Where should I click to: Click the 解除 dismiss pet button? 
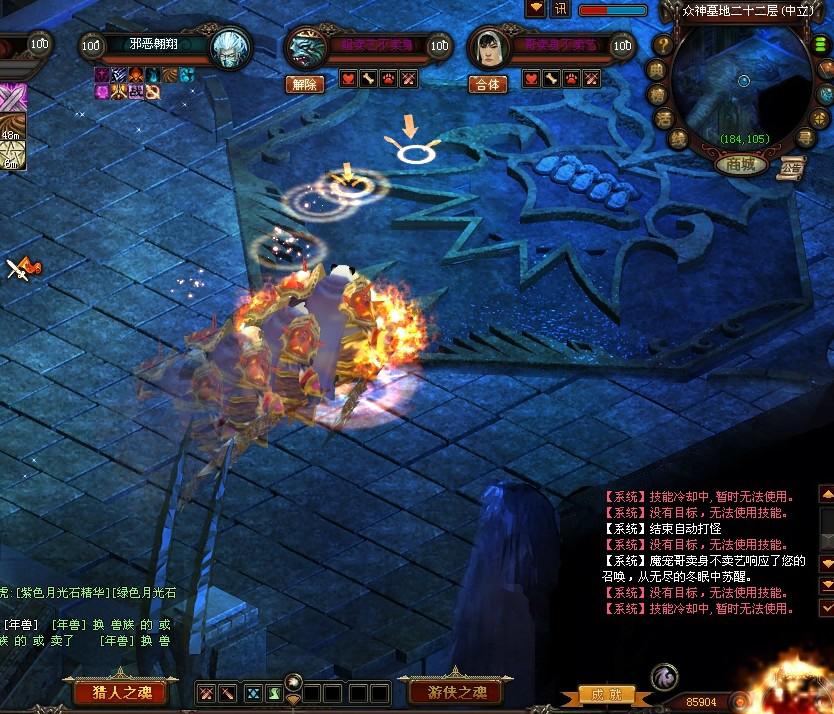pos(304,85)
